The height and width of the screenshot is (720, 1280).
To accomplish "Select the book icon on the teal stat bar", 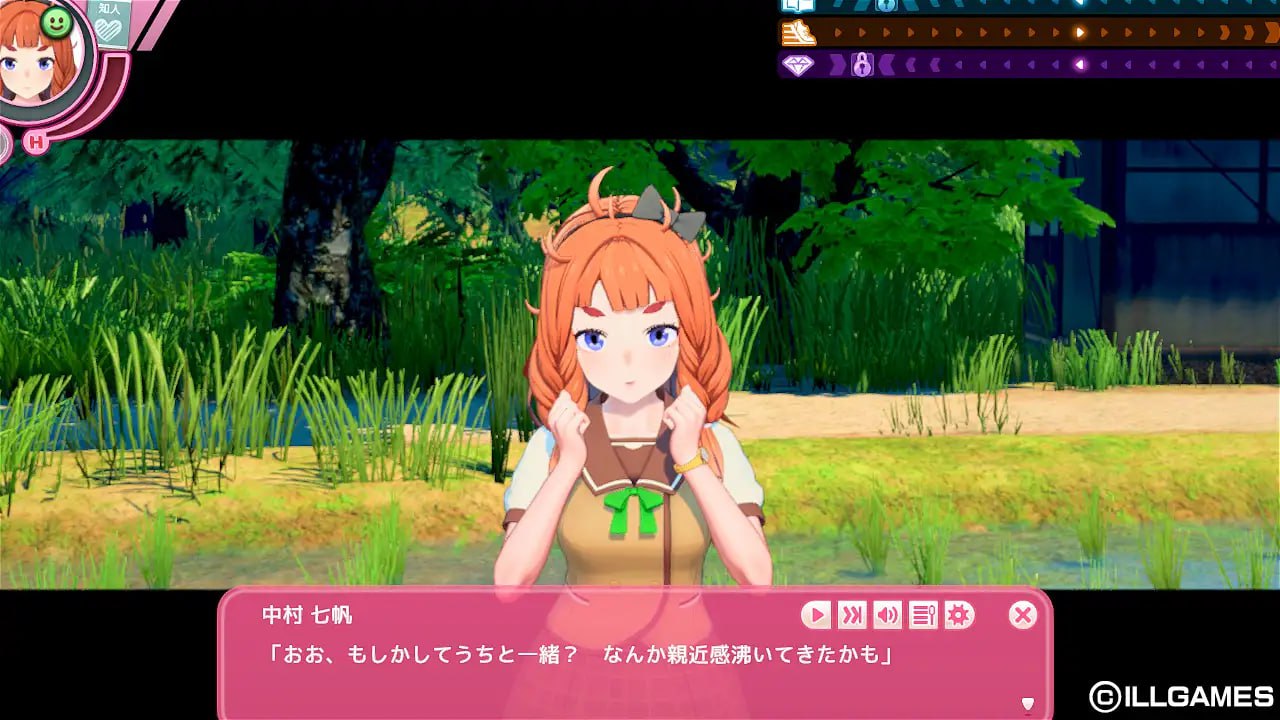I will [x=797, y=6].
